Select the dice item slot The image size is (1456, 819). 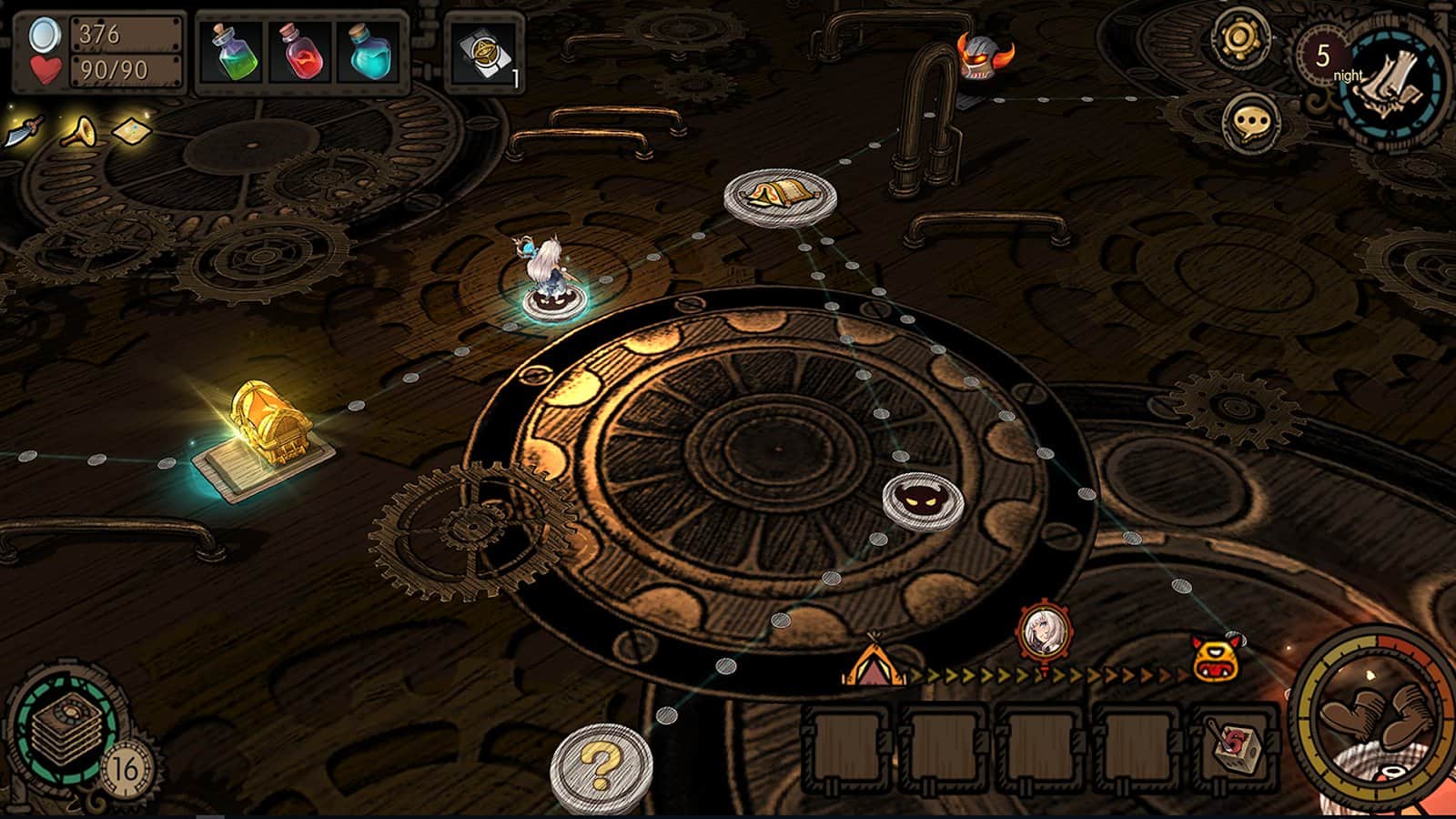1235,750
